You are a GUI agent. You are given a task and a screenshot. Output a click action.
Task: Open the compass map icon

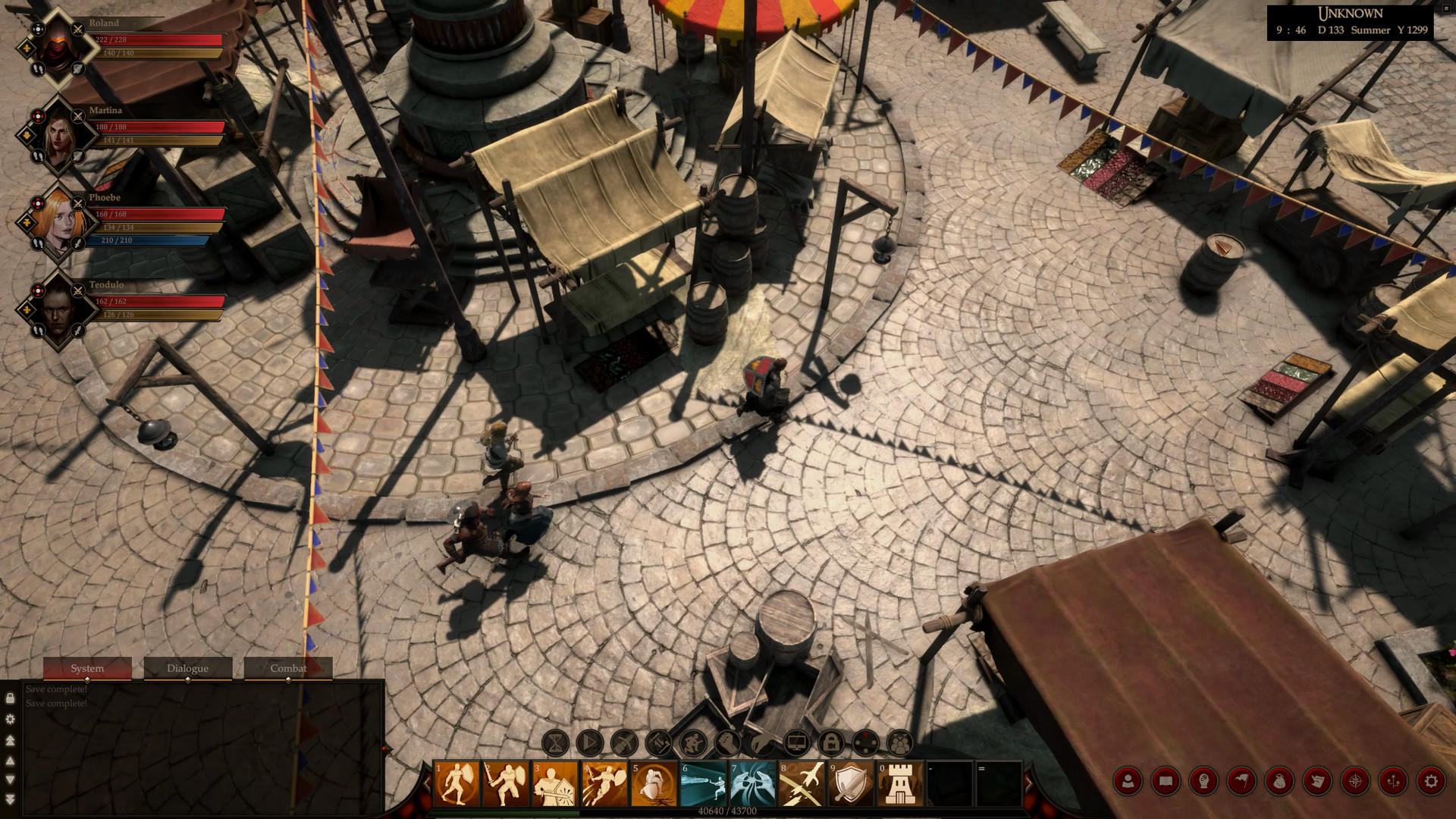pos(1354,780)
